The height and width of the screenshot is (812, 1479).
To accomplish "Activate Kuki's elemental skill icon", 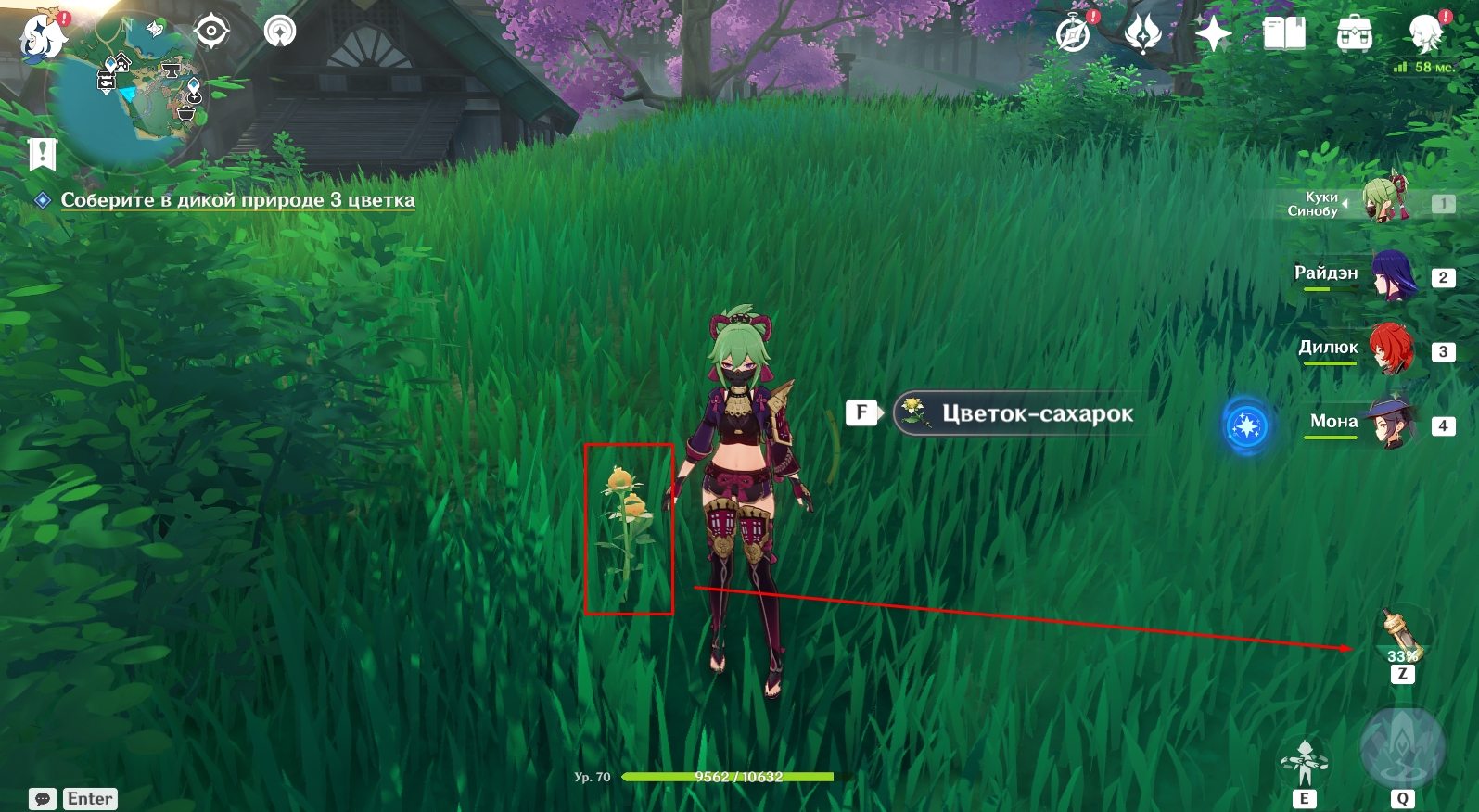I will click(1305, 762).
